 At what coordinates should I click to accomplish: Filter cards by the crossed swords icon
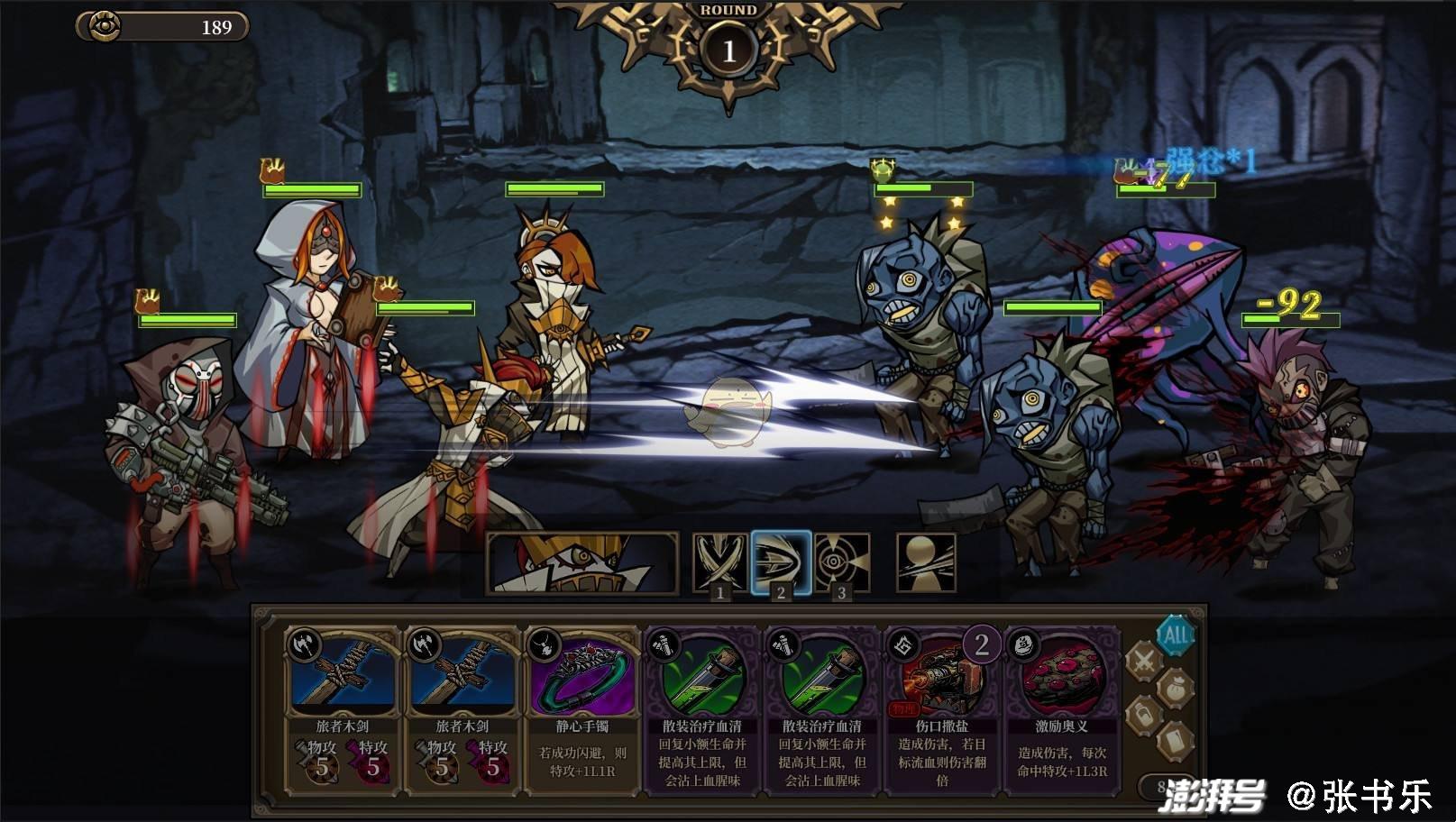point(1144,662)
